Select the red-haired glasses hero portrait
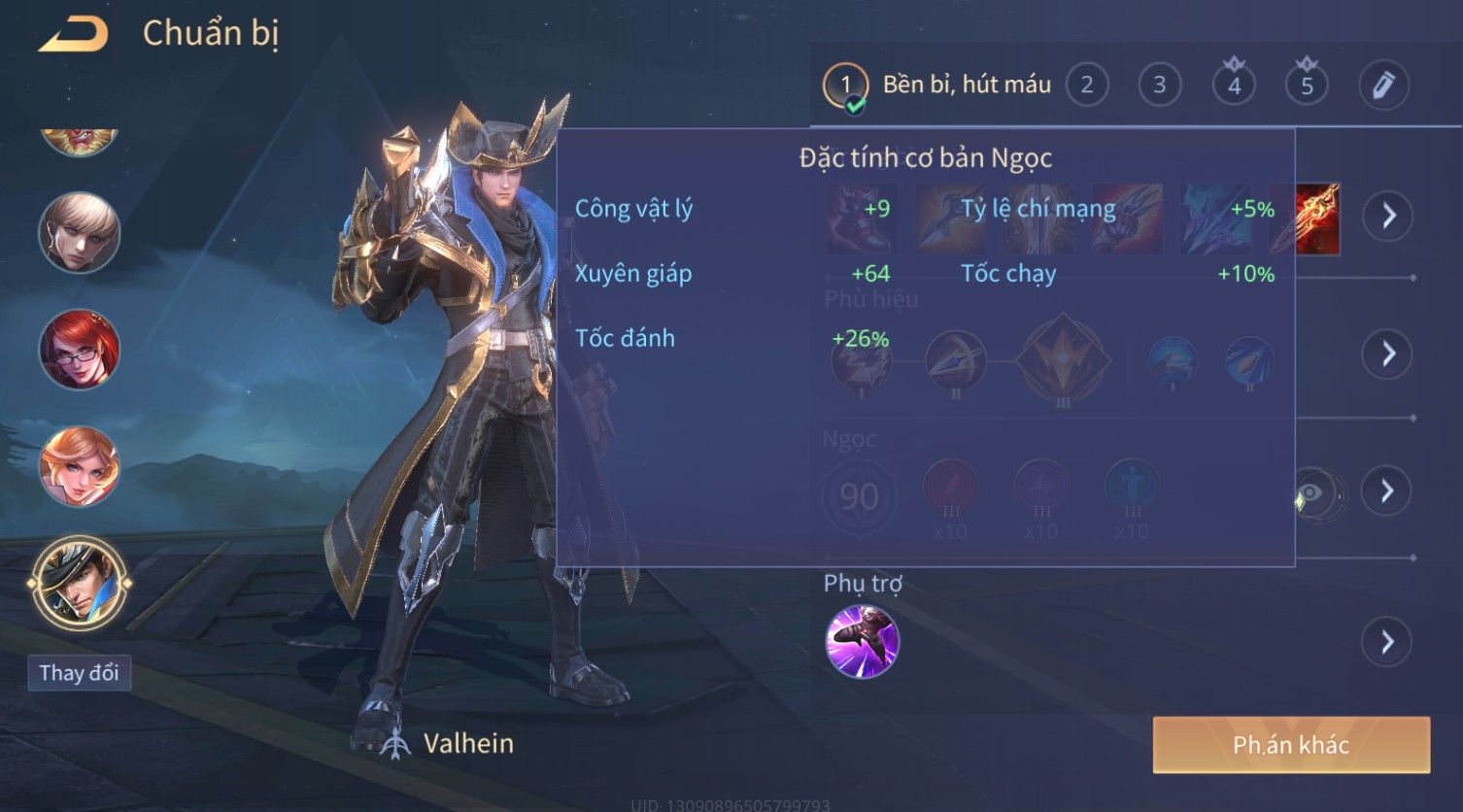 (x=80, y=351)
